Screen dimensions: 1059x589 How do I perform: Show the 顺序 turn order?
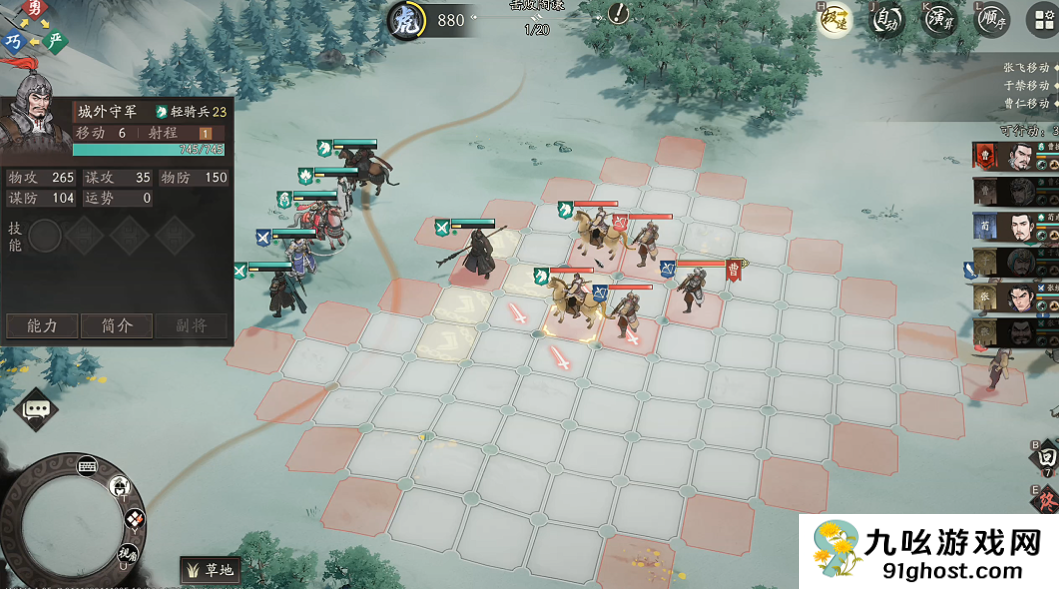pyautogui.click(x=991, y=20)
